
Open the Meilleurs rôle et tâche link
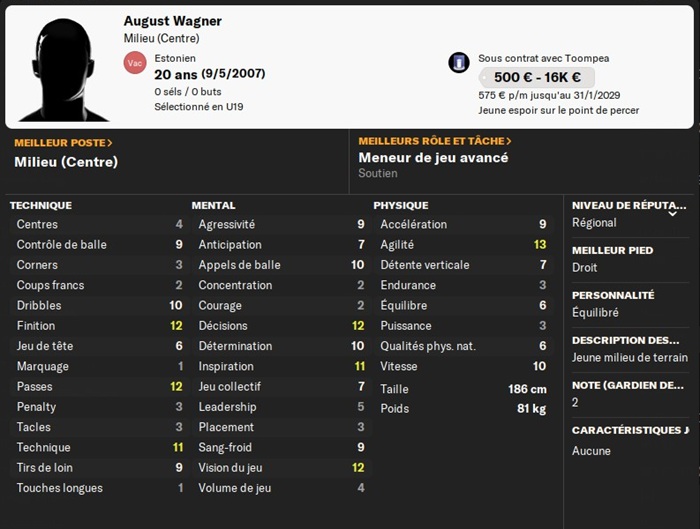(x=435, y=142)
